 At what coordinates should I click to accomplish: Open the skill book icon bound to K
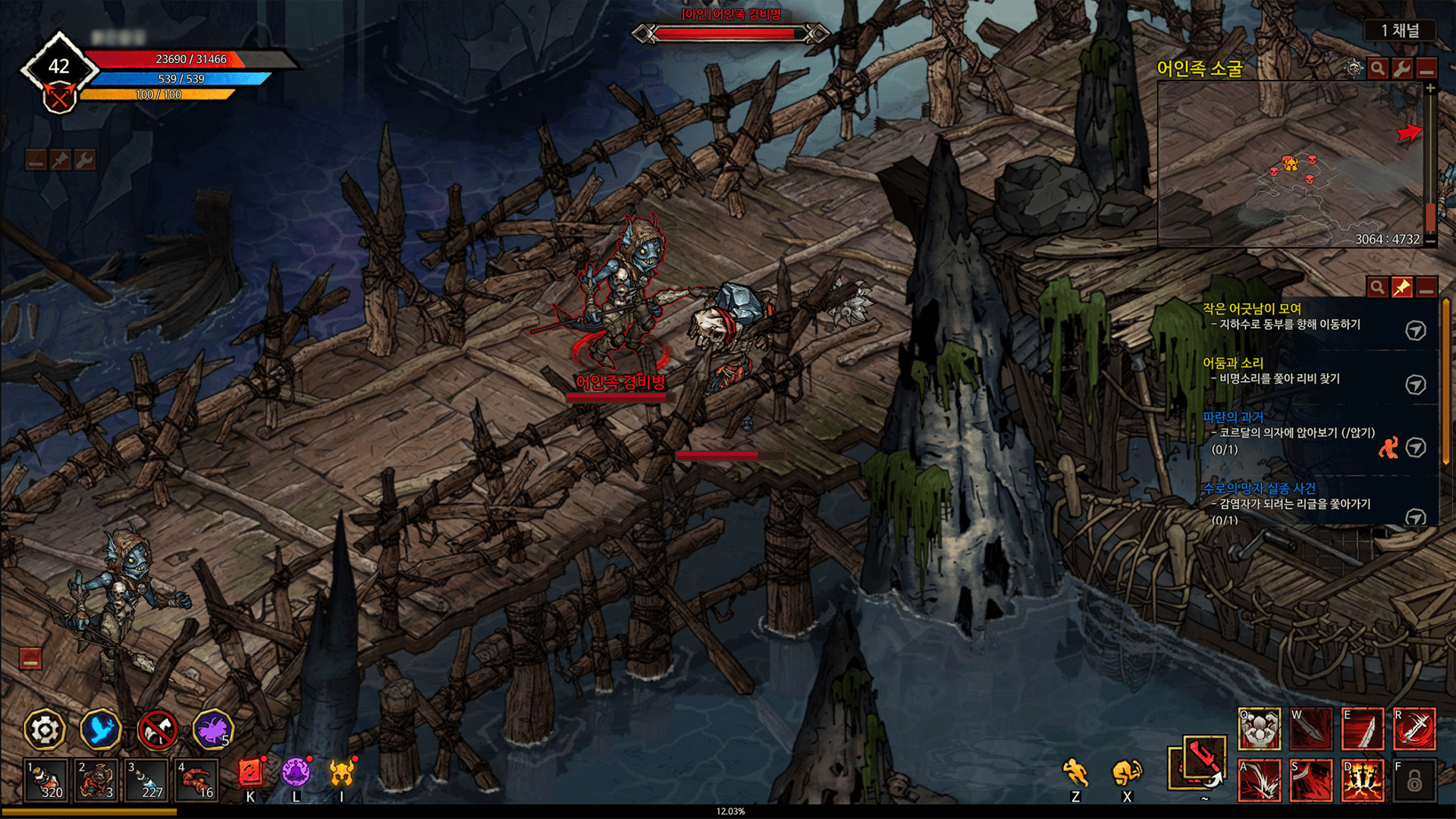(251, 770)
